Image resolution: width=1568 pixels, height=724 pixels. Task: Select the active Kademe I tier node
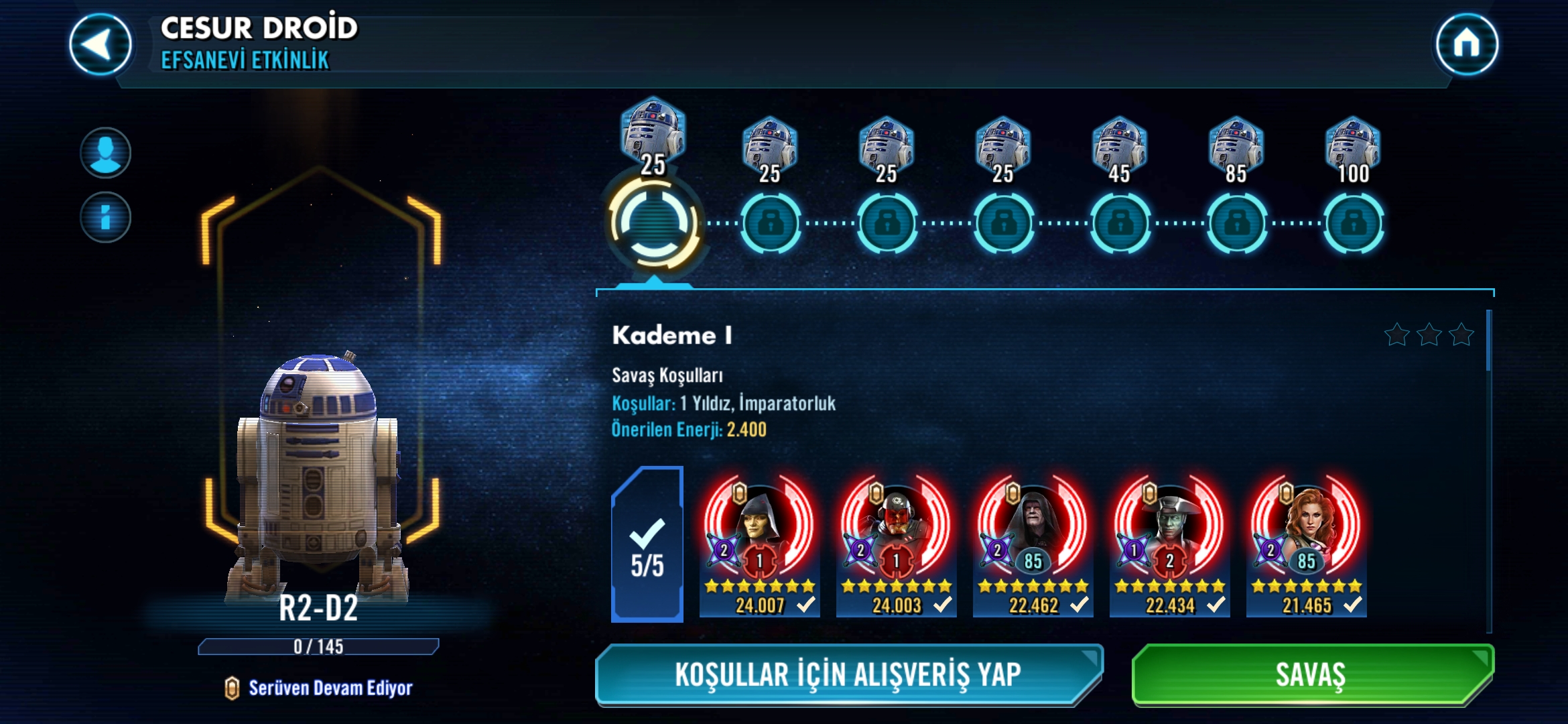[x=653, y=223]
